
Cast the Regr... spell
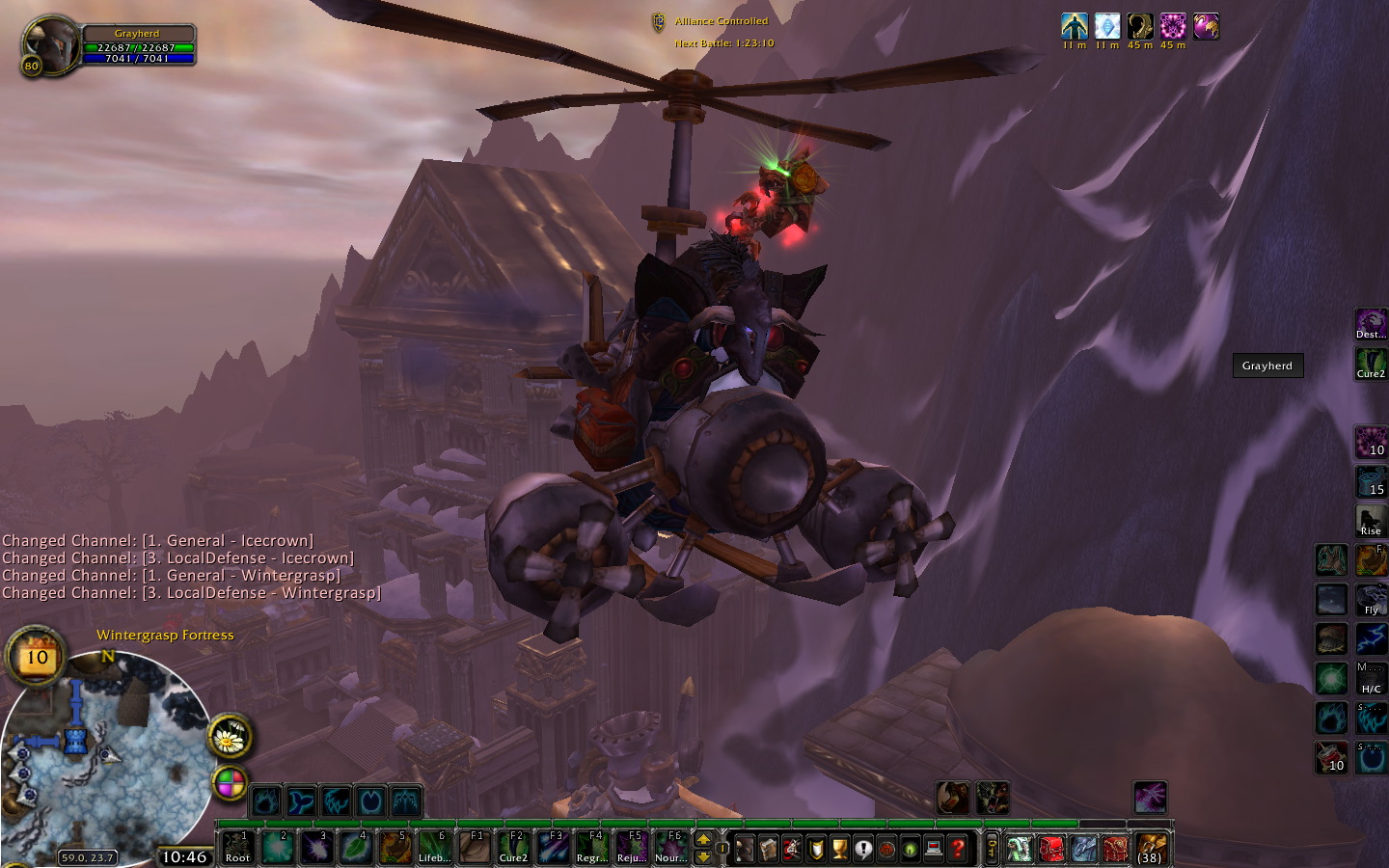pos(591,847)
